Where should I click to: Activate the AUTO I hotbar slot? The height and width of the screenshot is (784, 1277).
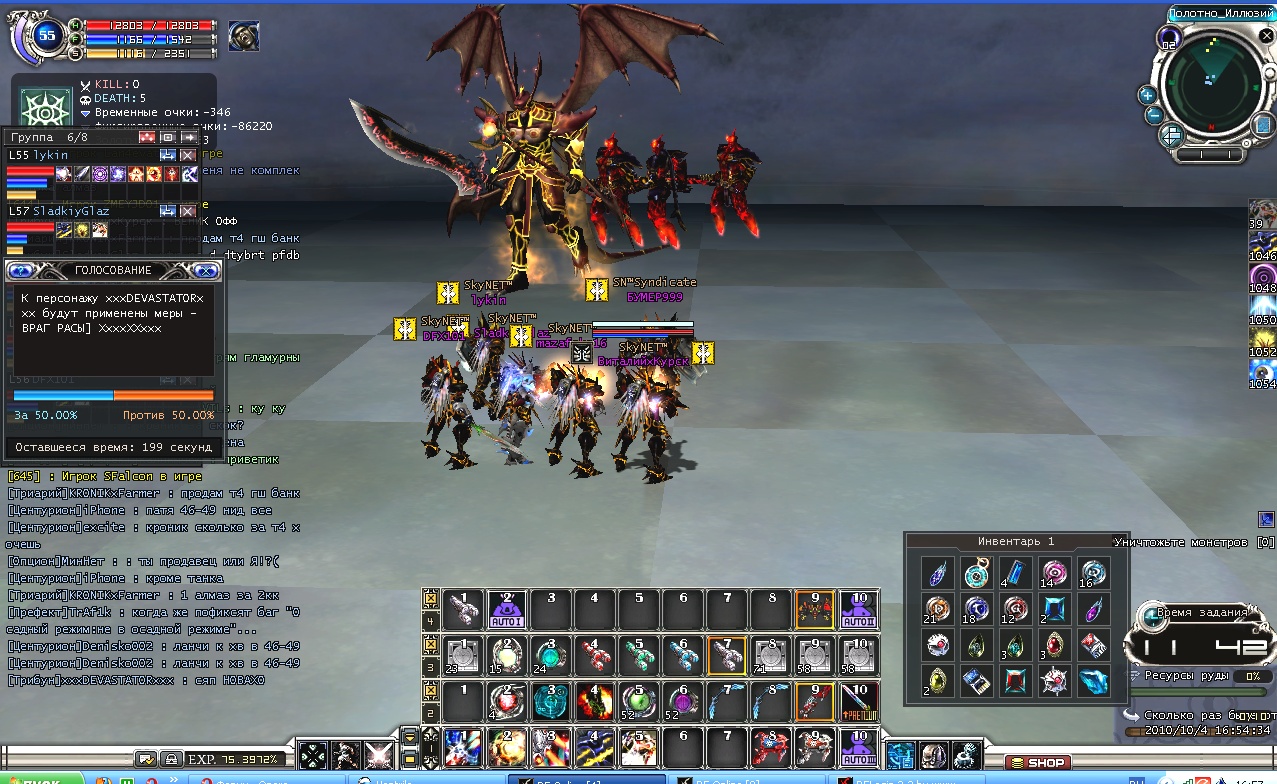506,609
